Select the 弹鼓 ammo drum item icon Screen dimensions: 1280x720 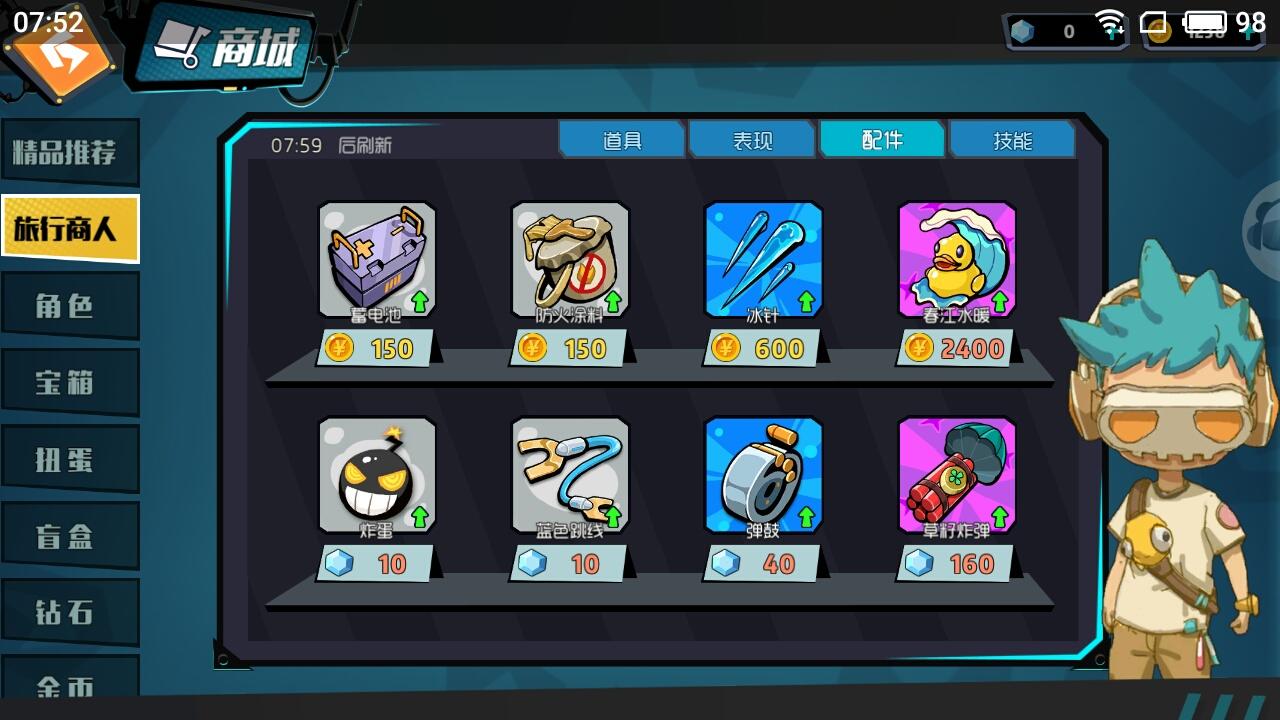[763, 473]
